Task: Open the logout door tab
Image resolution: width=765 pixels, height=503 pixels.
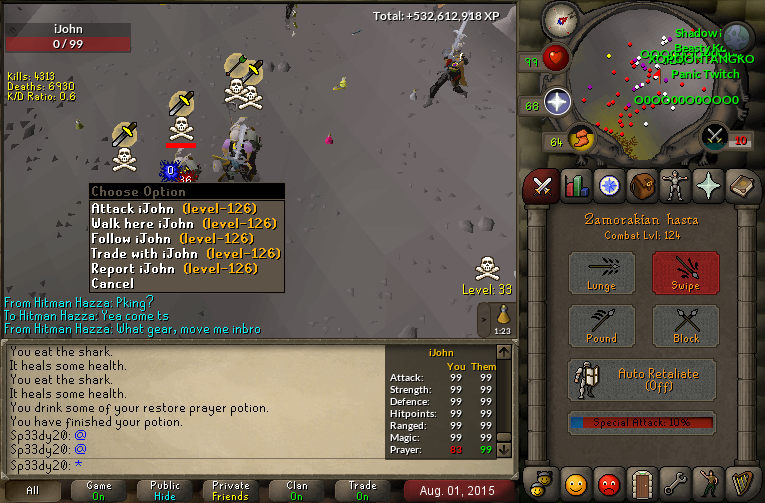Action: click(x=641, y=484)
